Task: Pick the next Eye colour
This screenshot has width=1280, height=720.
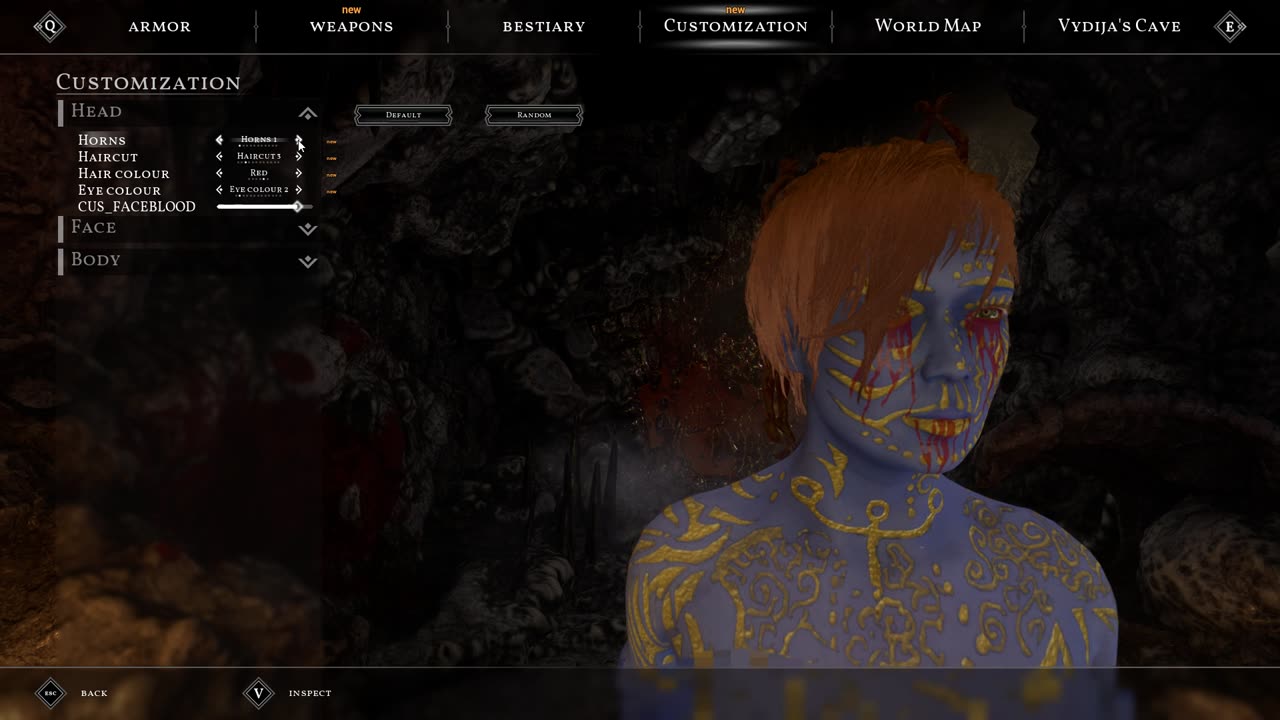Action: click(298, 190)
